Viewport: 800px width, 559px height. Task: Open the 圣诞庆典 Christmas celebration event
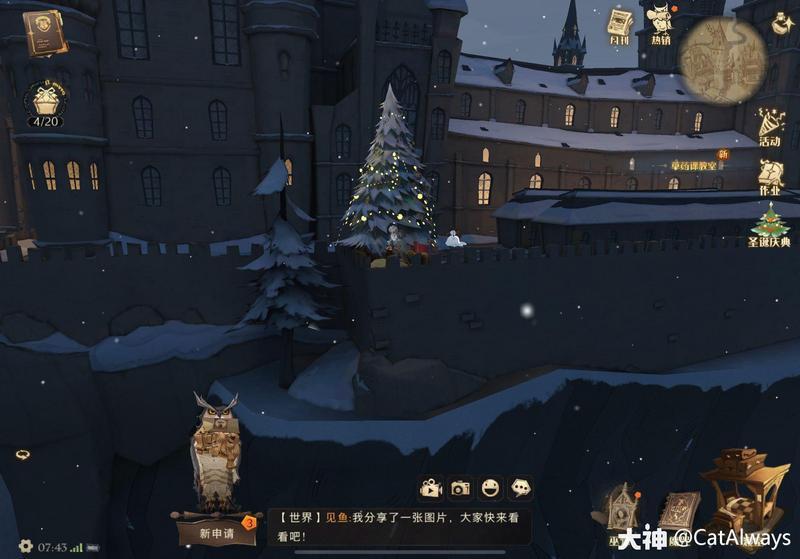pos(770,227)
